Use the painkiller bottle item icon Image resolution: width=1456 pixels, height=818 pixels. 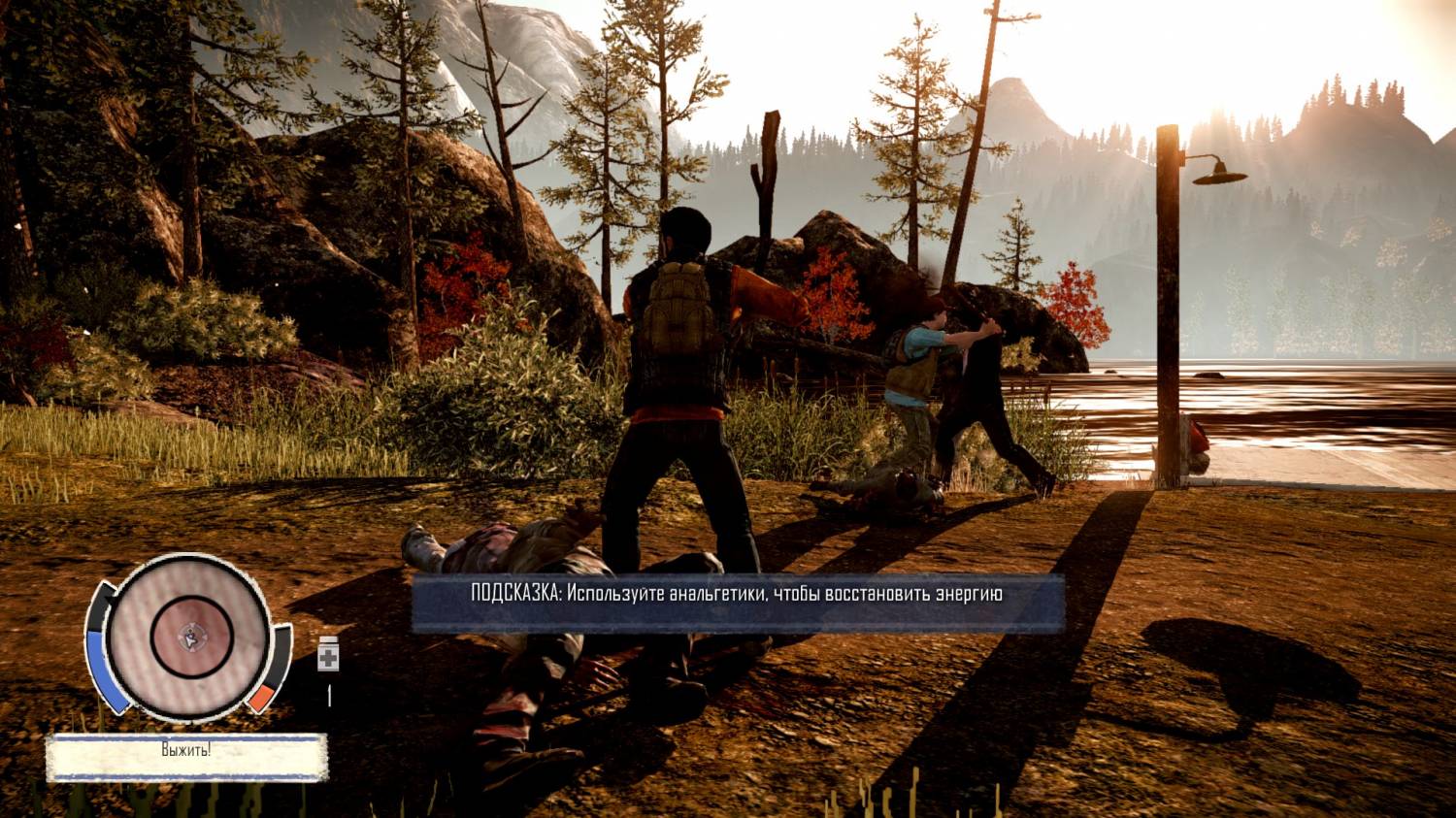tap(328, 656)
